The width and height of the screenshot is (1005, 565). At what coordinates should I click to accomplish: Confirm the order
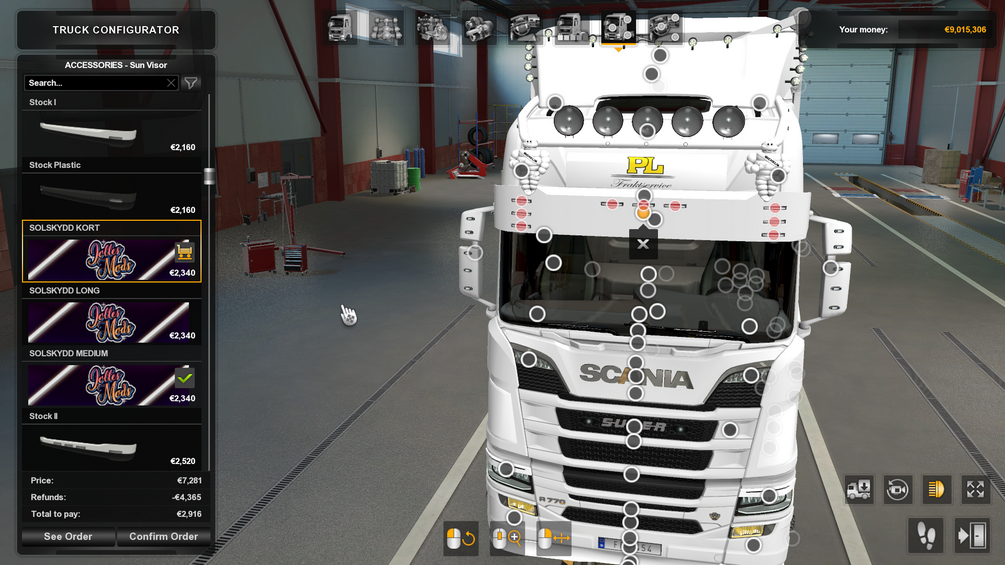click(x=163, y=537)
